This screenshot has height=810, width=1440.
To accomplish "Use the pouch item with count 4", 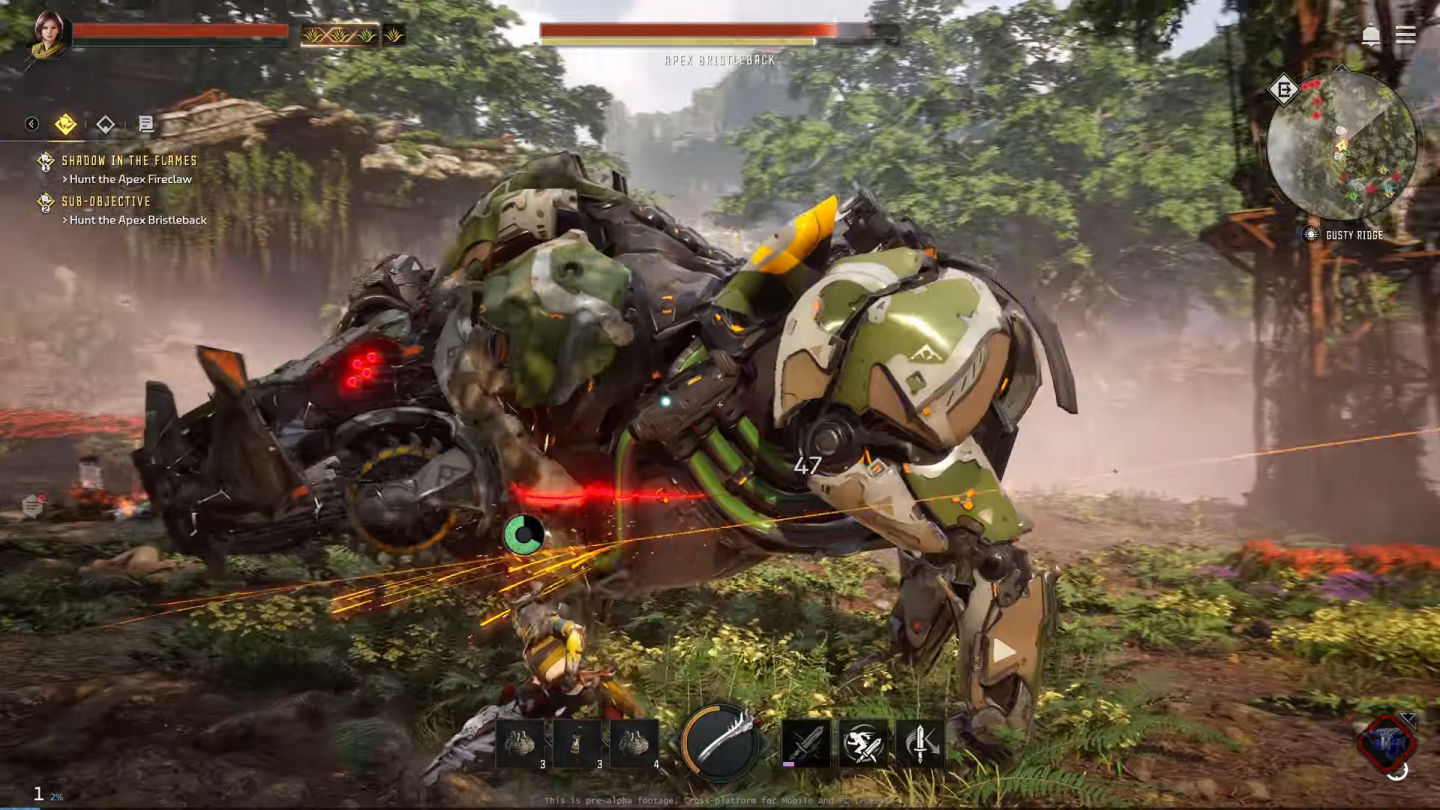I will coord(634,743).
